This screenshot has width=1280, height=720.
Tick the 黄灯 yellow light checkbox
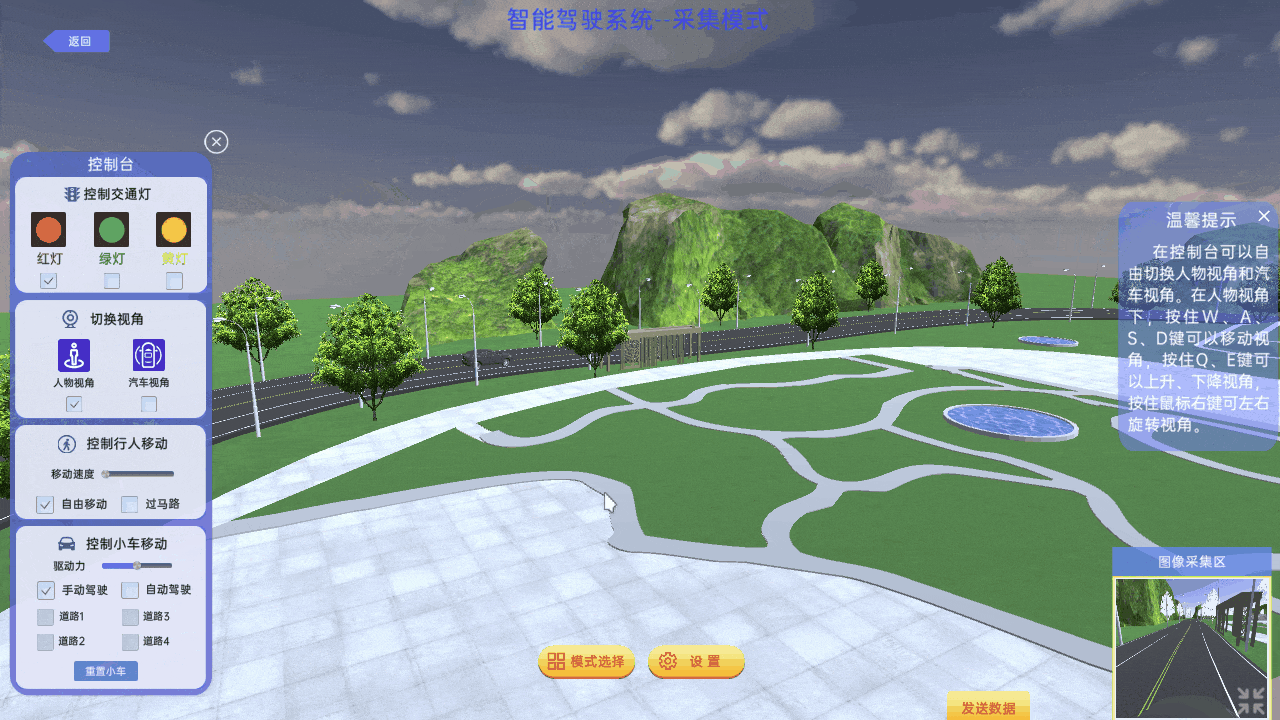tap(175, 281)
